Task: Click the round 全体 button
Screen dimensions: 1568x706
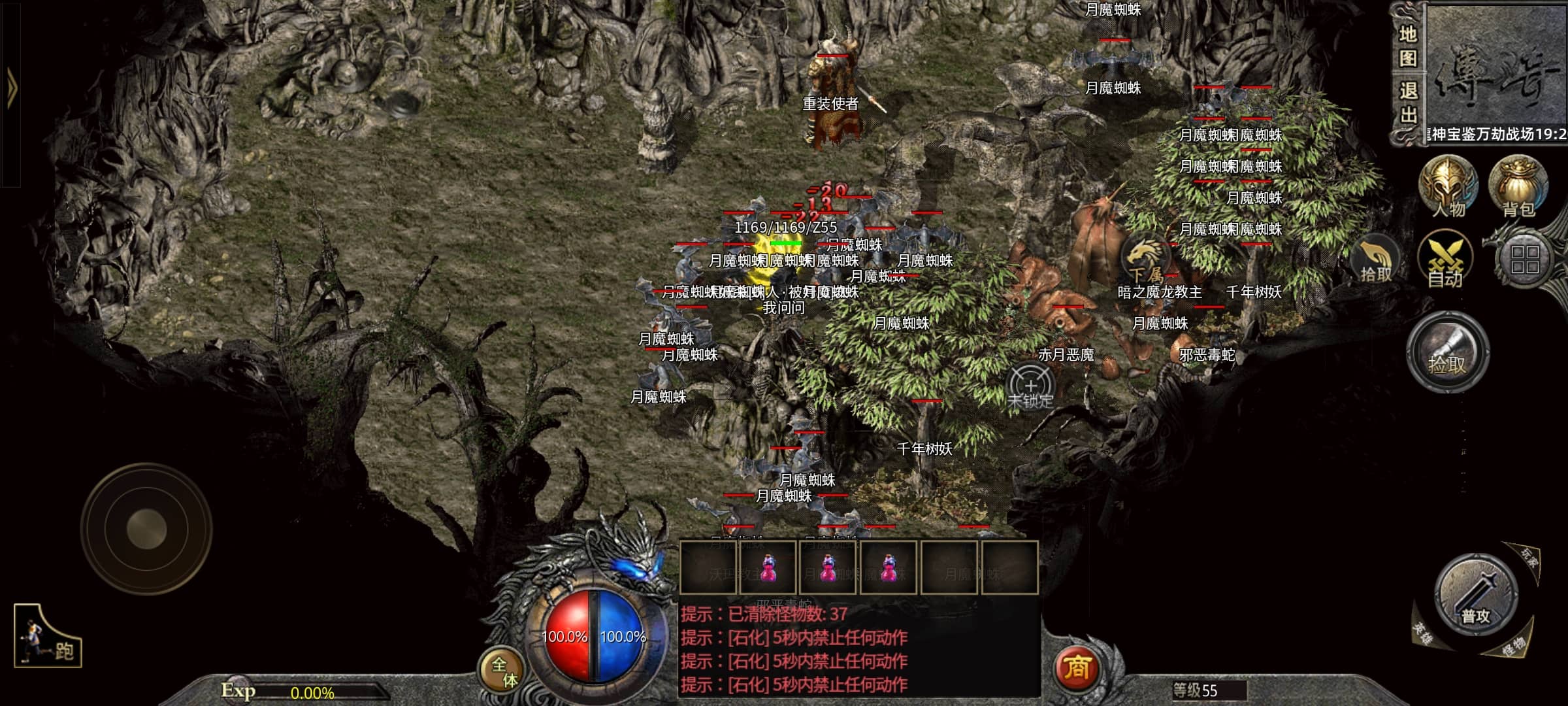Action: [x=504, y=671]
